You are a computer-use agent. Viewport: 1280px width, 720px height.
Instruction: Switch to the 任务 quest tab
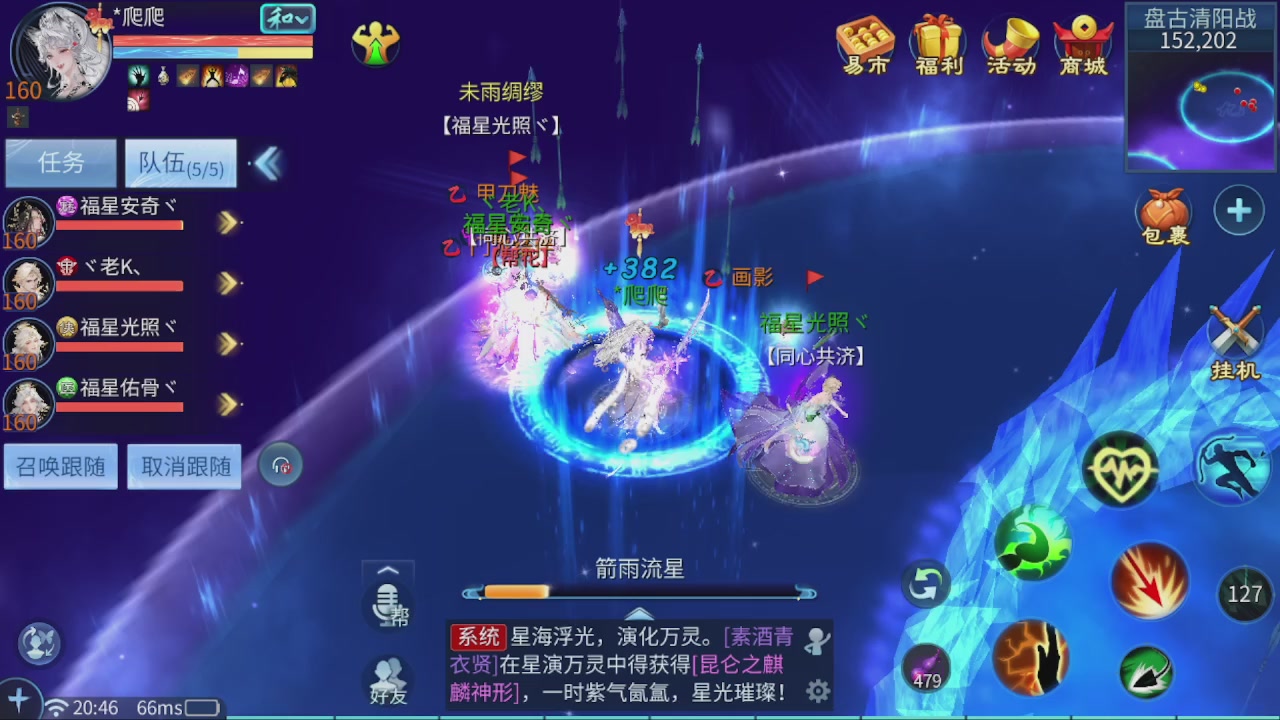(60, 163)
